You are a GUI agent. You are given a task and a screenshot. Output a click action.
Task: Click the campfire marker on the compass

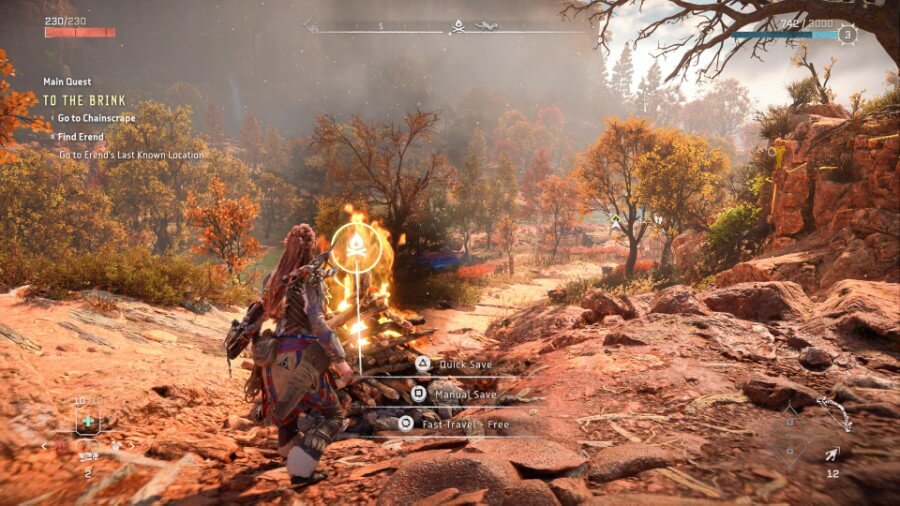(x=458, y=27)
